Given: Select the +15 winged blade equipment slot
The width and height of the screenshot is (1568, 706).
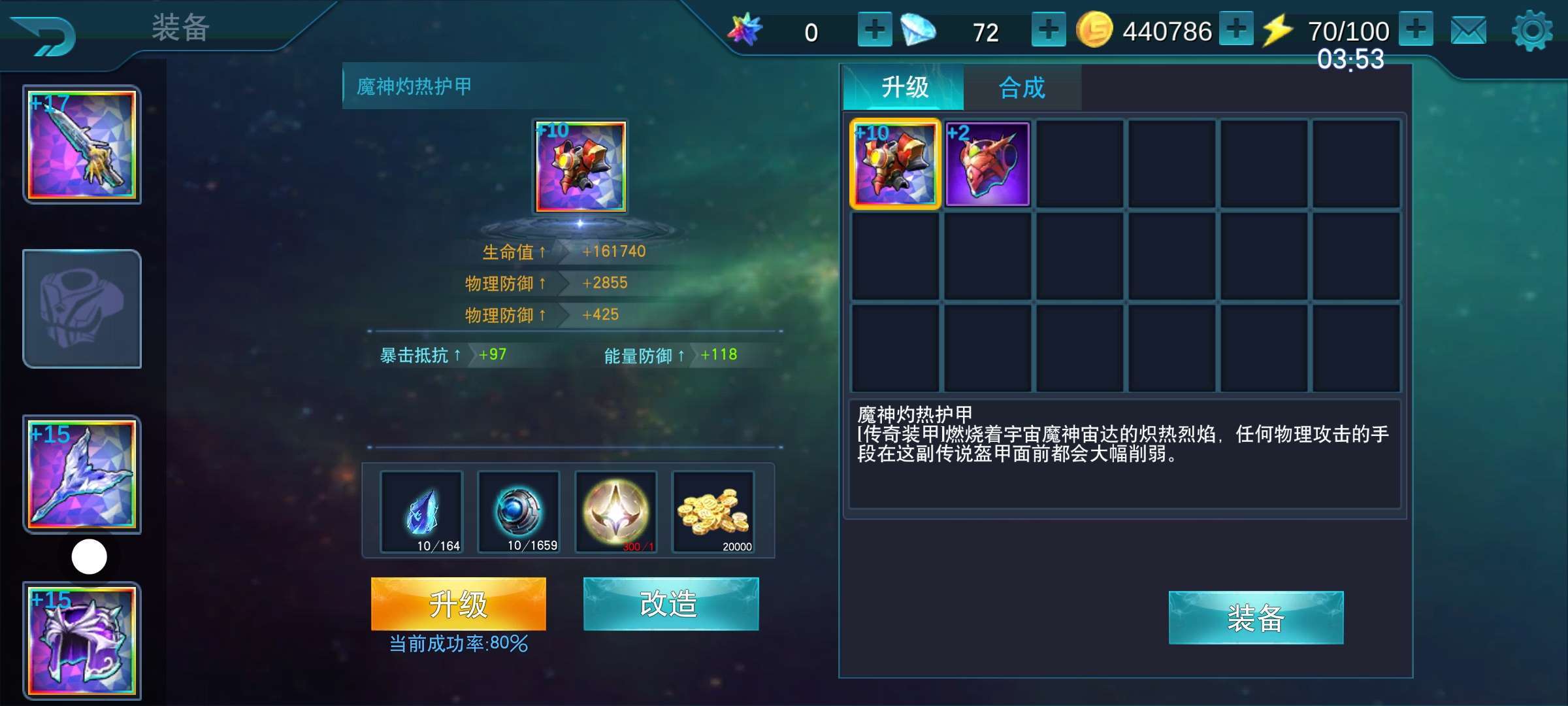Looking at the screenshot, I should click(82, 474).
